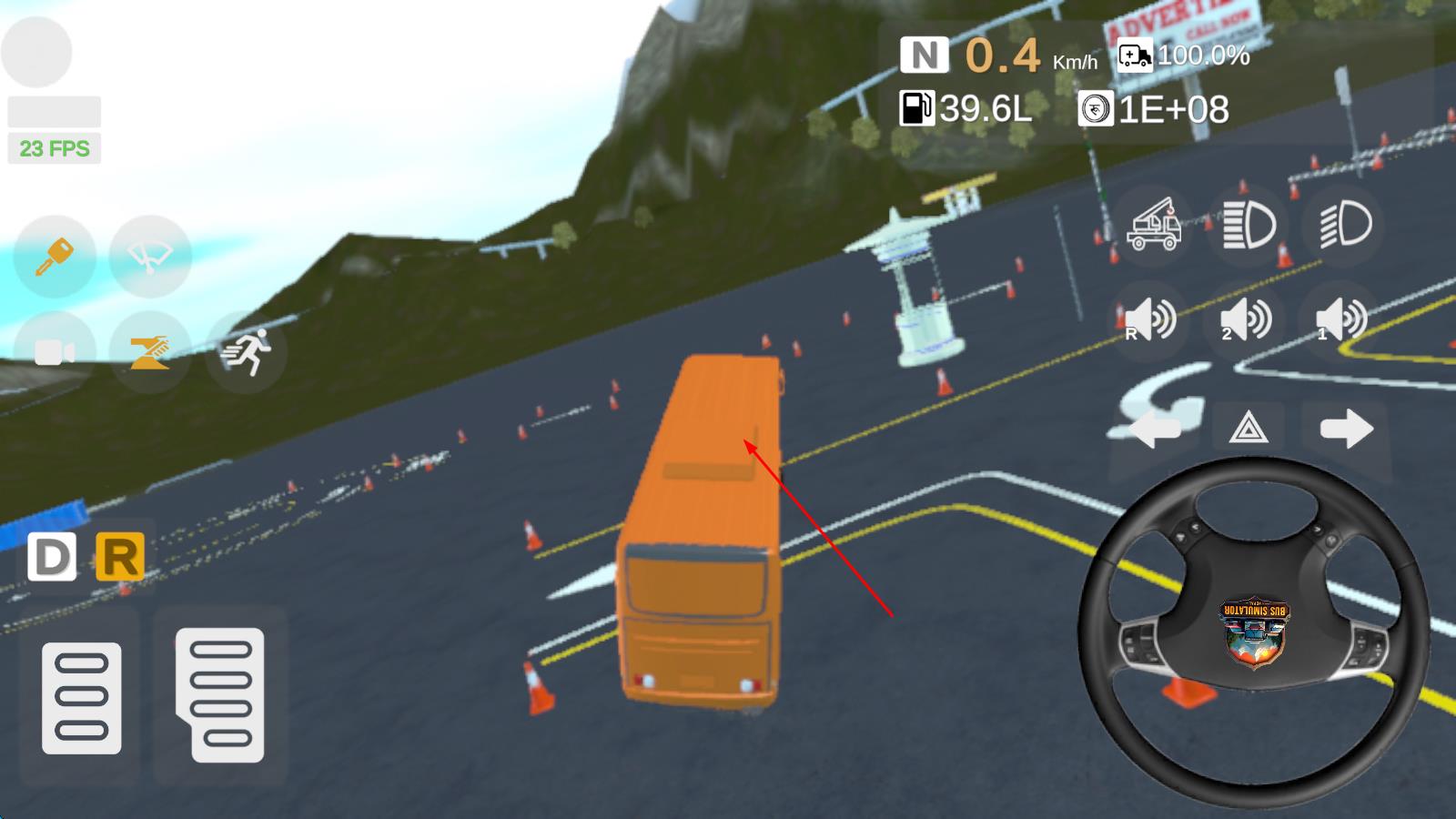Tap the door open hand icon
This screenshot has width=1456, height=819.
(150, 352)
